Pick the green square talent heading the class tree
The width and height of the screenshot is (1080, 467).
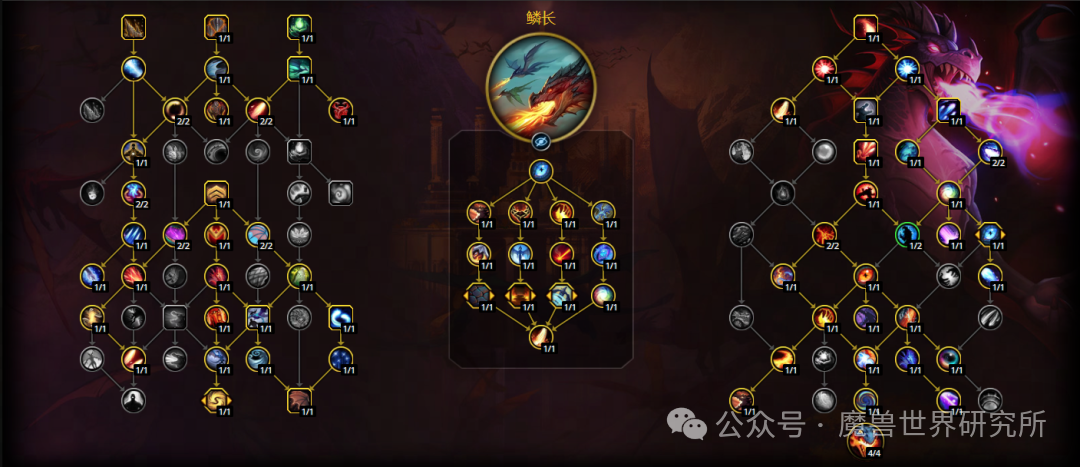[300, 27]
